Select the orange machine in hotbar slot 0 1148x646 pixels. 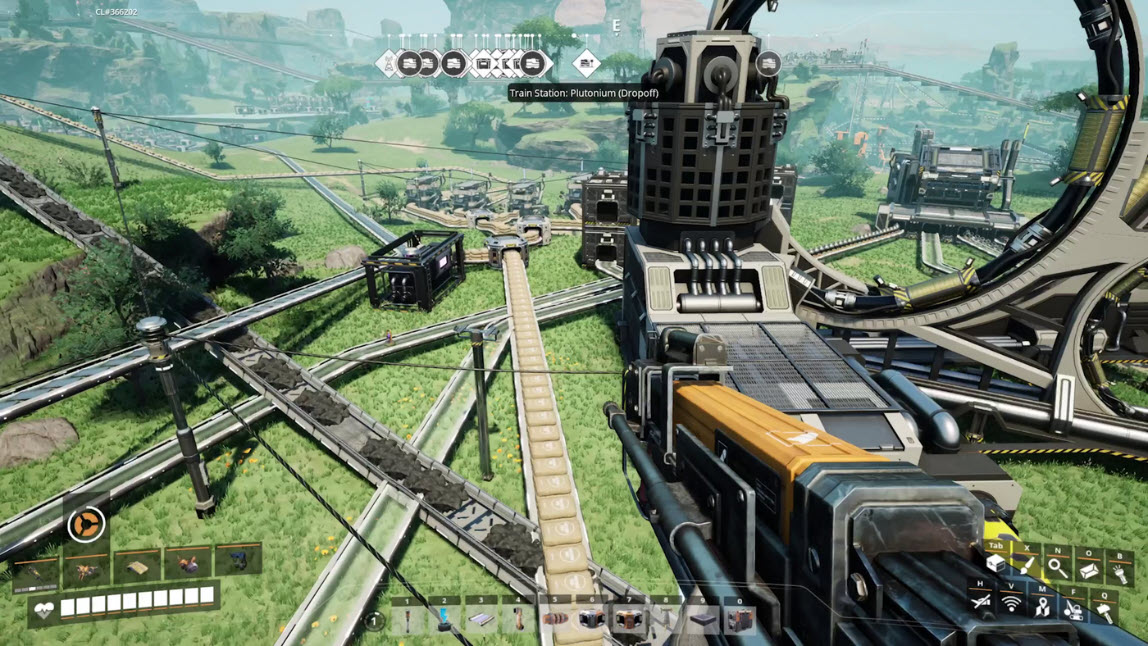(x=740, y=620)
